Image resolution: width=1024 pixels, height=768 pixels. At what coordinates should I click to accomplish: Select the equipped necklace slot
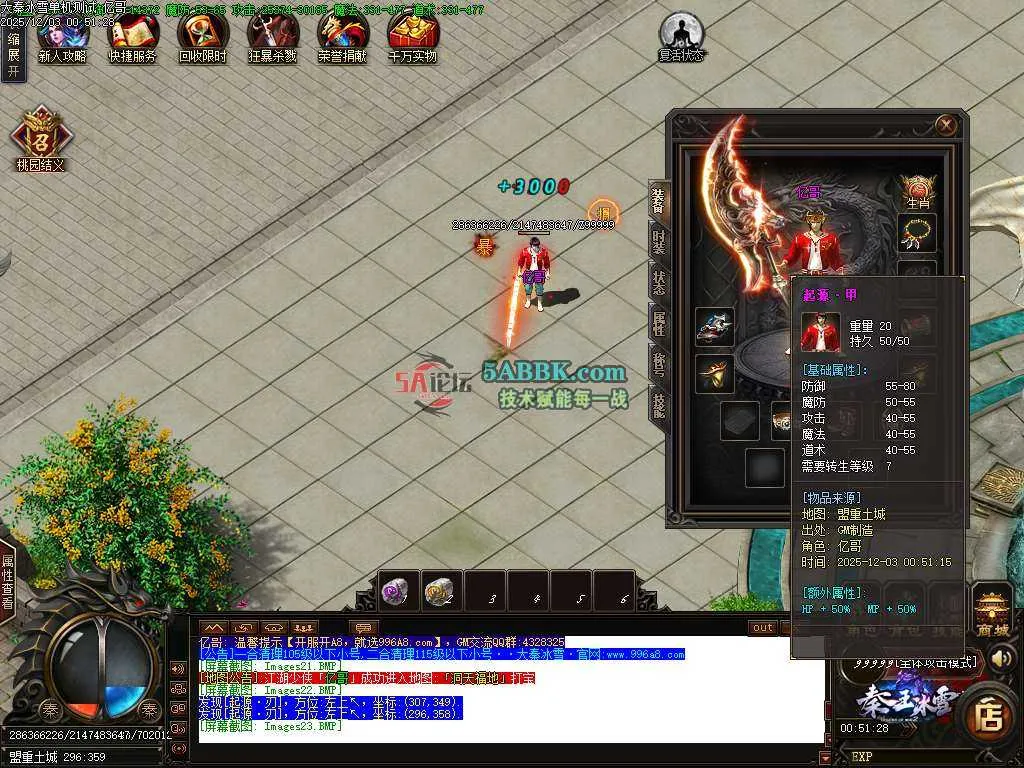(x=917, y=234)
